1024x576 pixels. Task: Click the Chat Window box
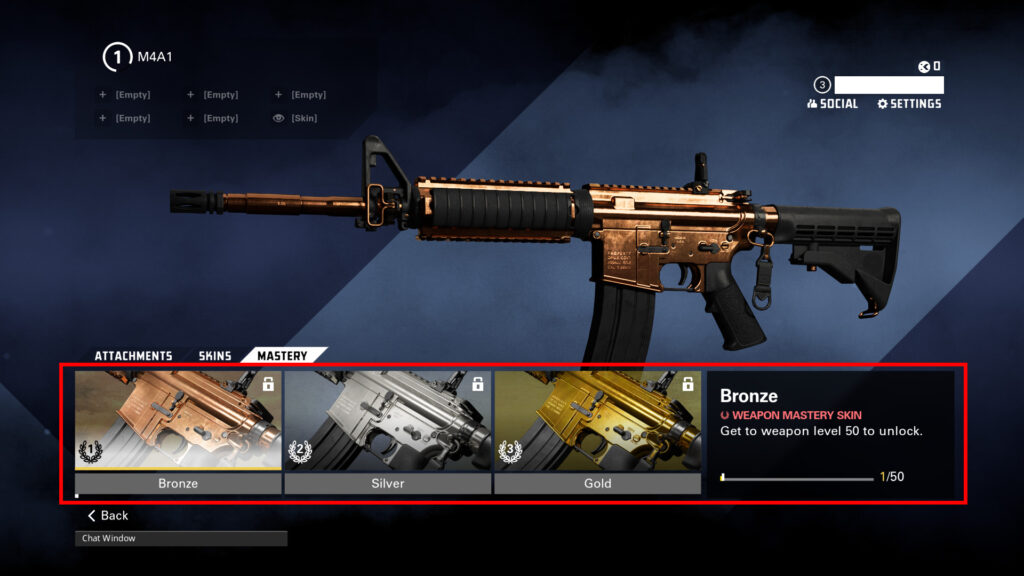tap(181, 538)
